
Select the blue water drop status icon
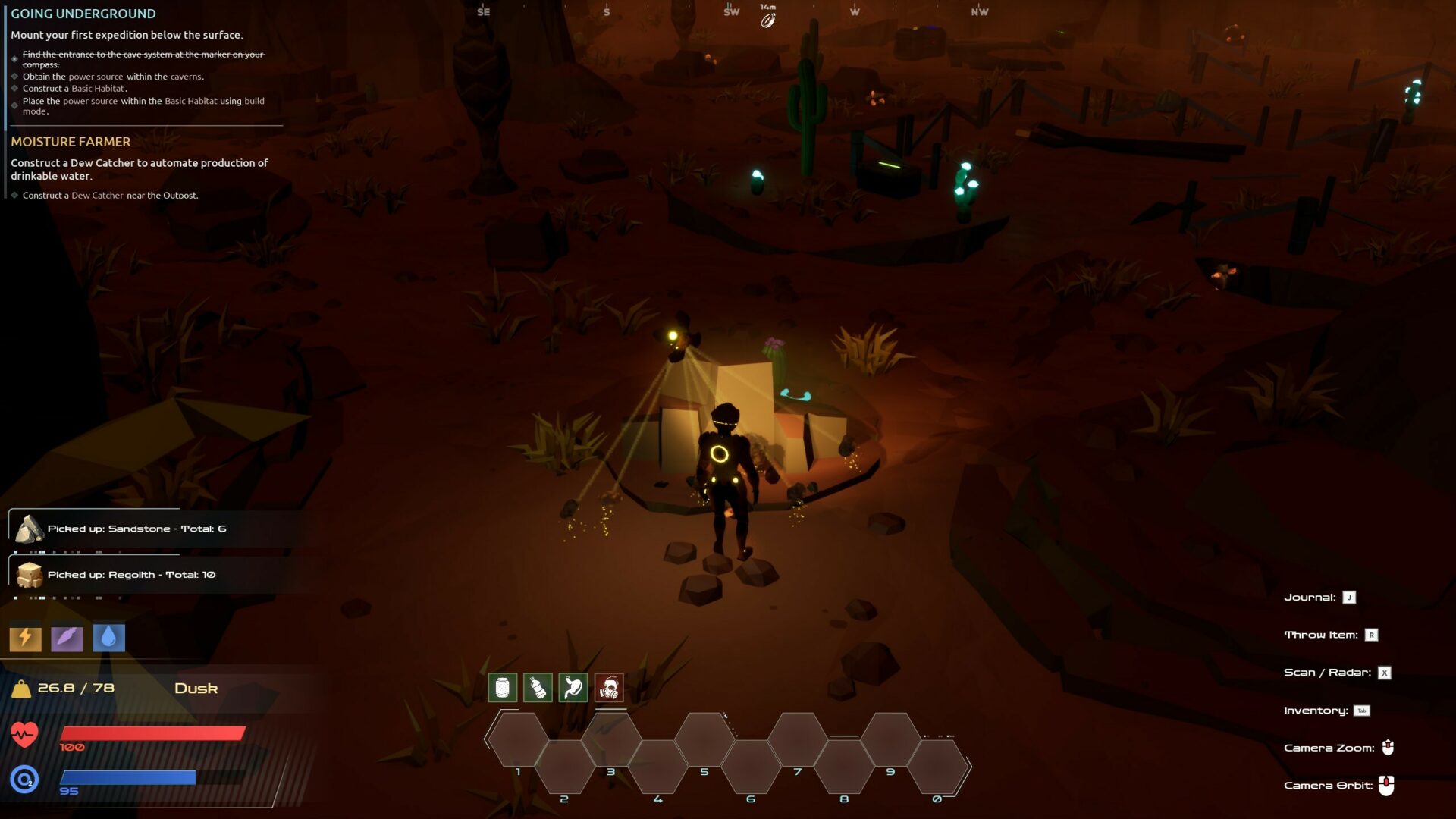108,638
